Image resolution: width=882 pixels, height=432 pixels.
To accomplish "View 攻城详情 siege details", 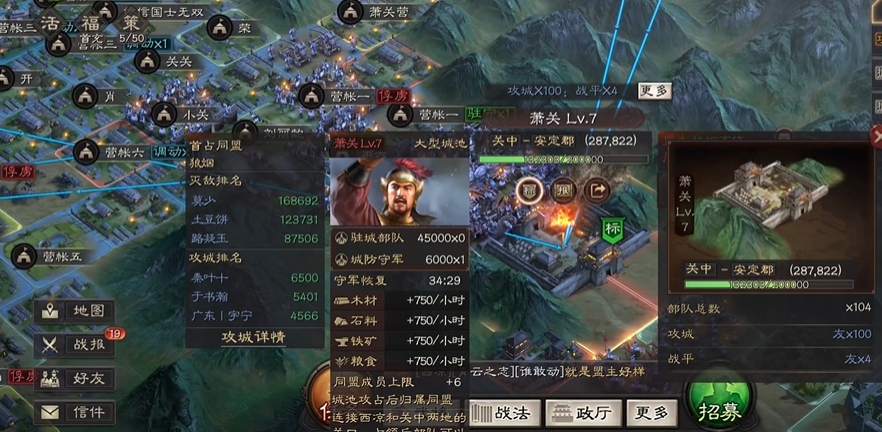I will [x=254, y=338].
